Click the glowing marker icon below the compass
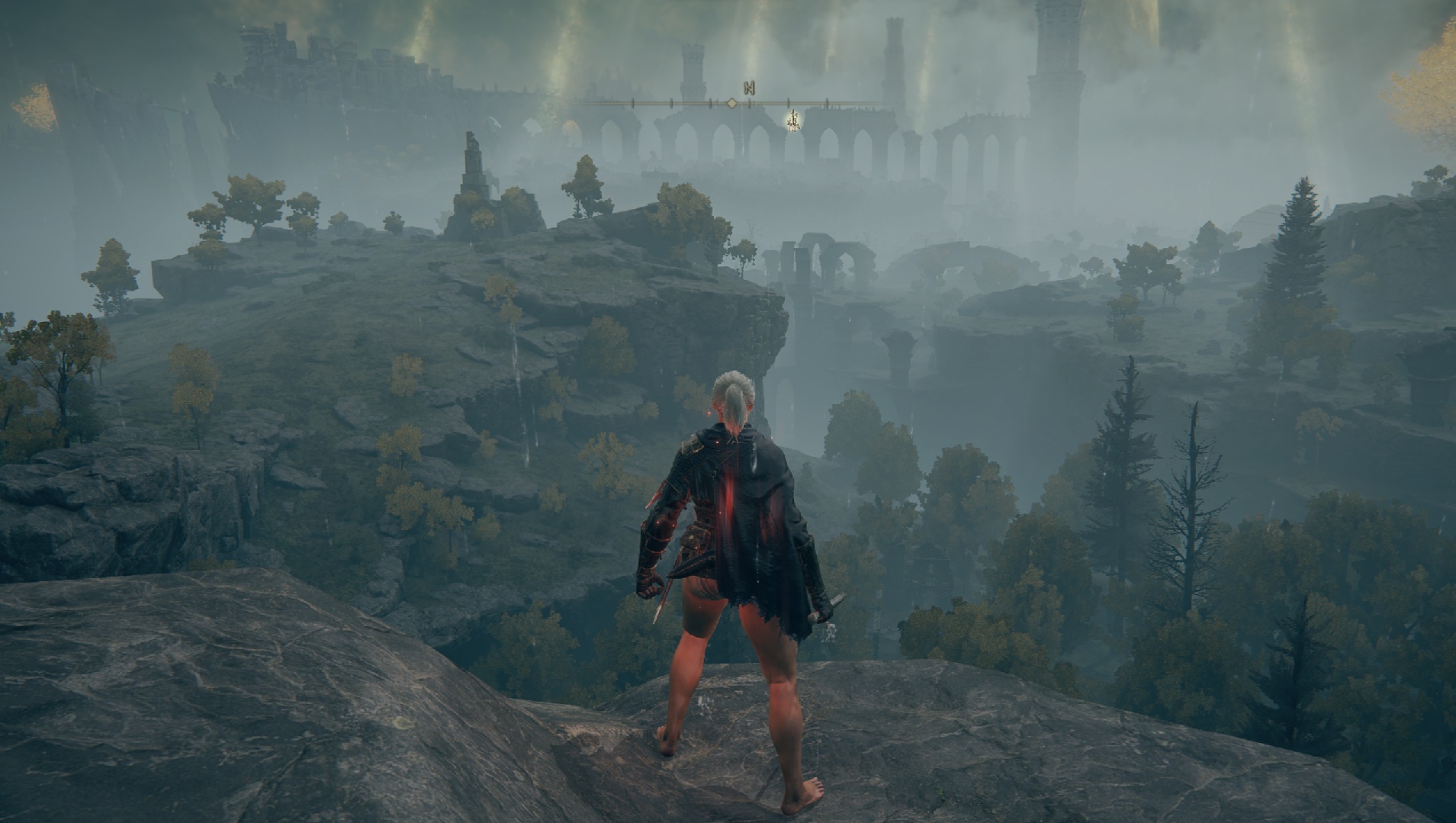 793,119
